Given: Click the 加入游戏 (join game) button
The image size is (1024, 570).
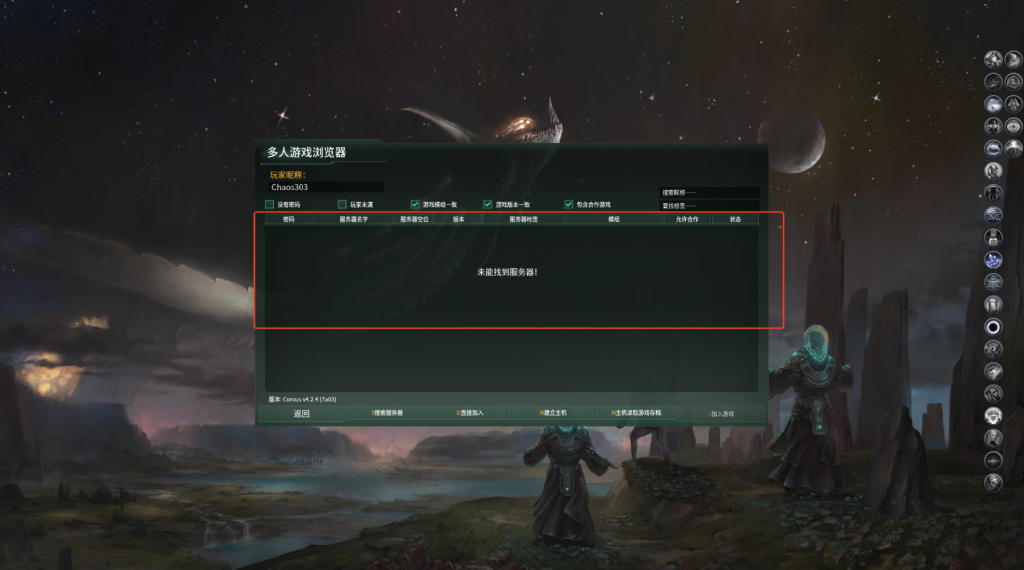Looking at the screenshot, I should click(721, 413).
